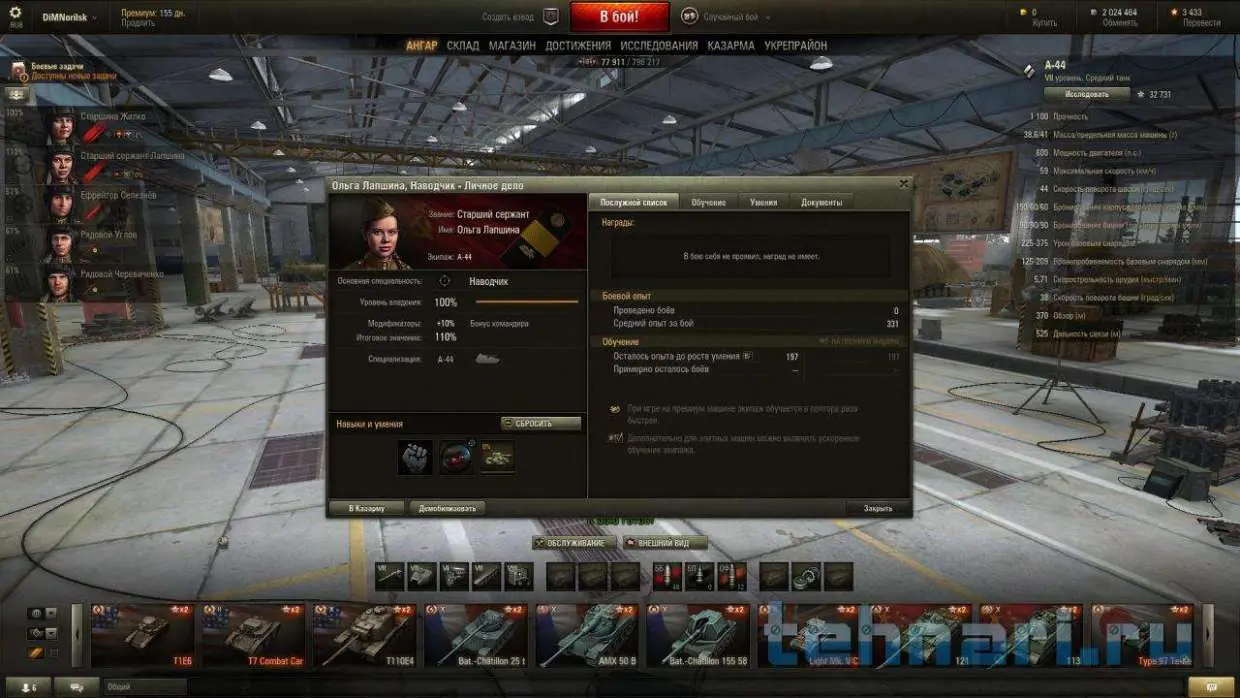The height and width of the screenshot is (698, 1240).
Task: Send crew member В Казарму
Action: pyautogui.click(x=367, y=508)
